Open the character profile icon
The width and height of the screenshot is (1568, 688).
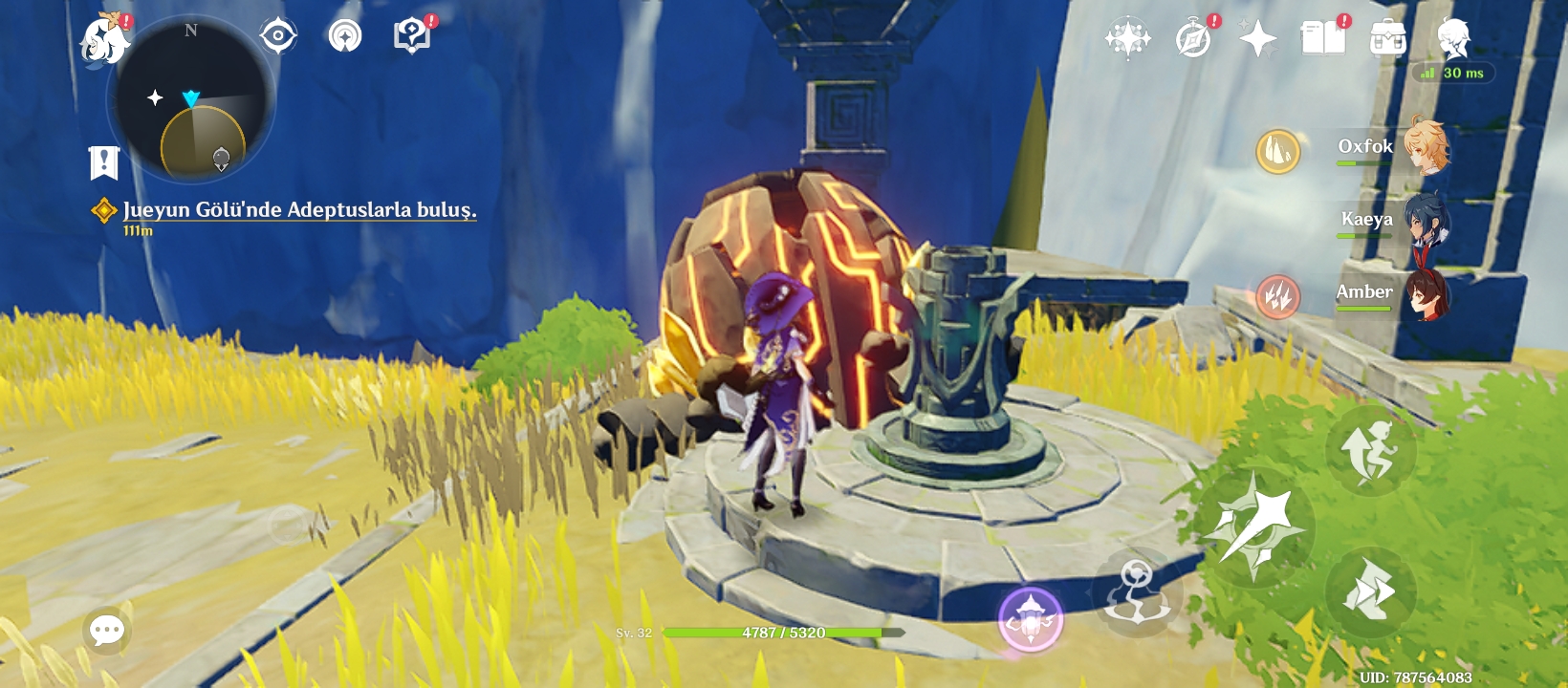pyautogui.click(x=1453, y=38)
